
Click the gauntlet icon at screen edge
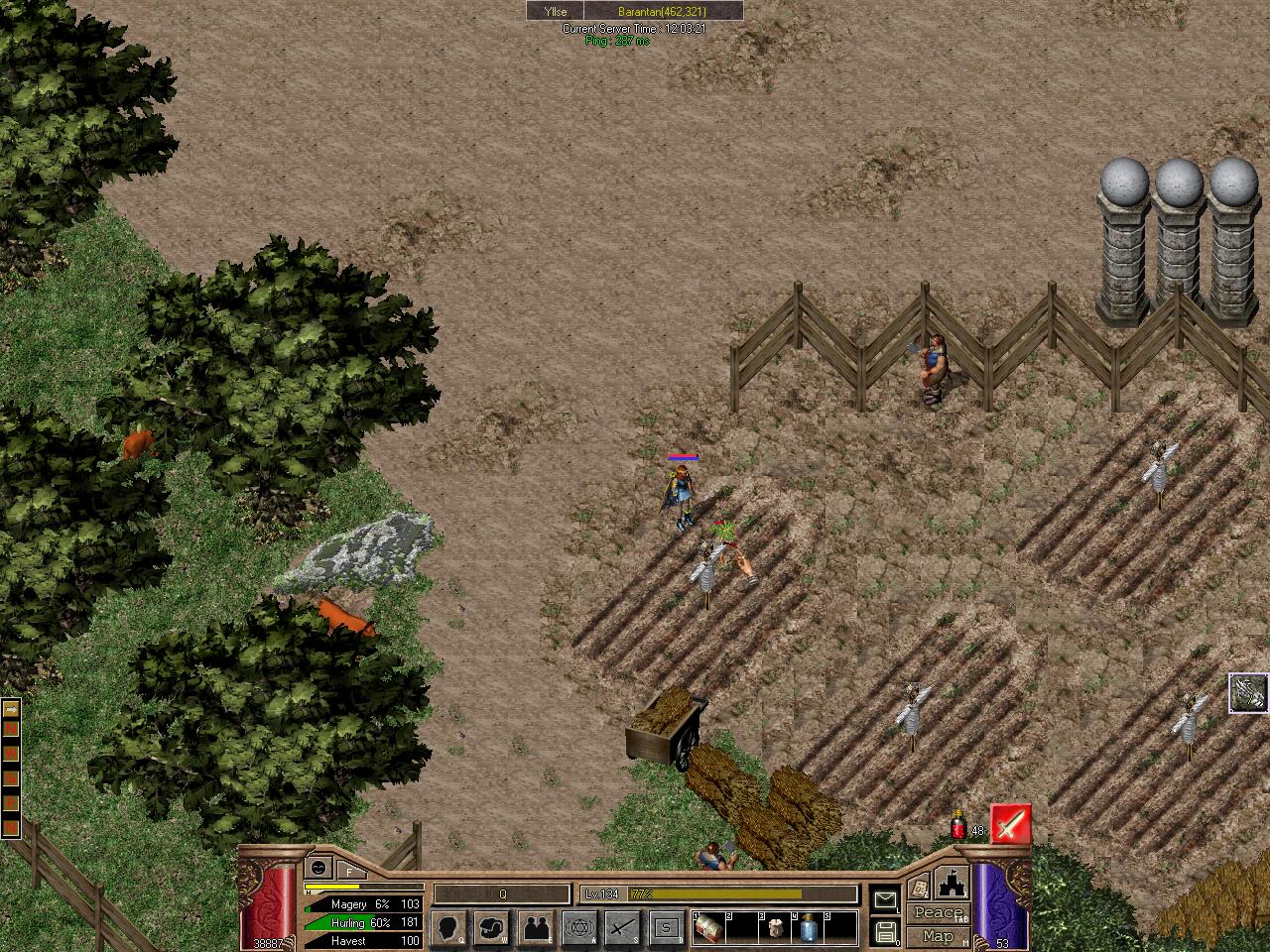[1249, 693]
